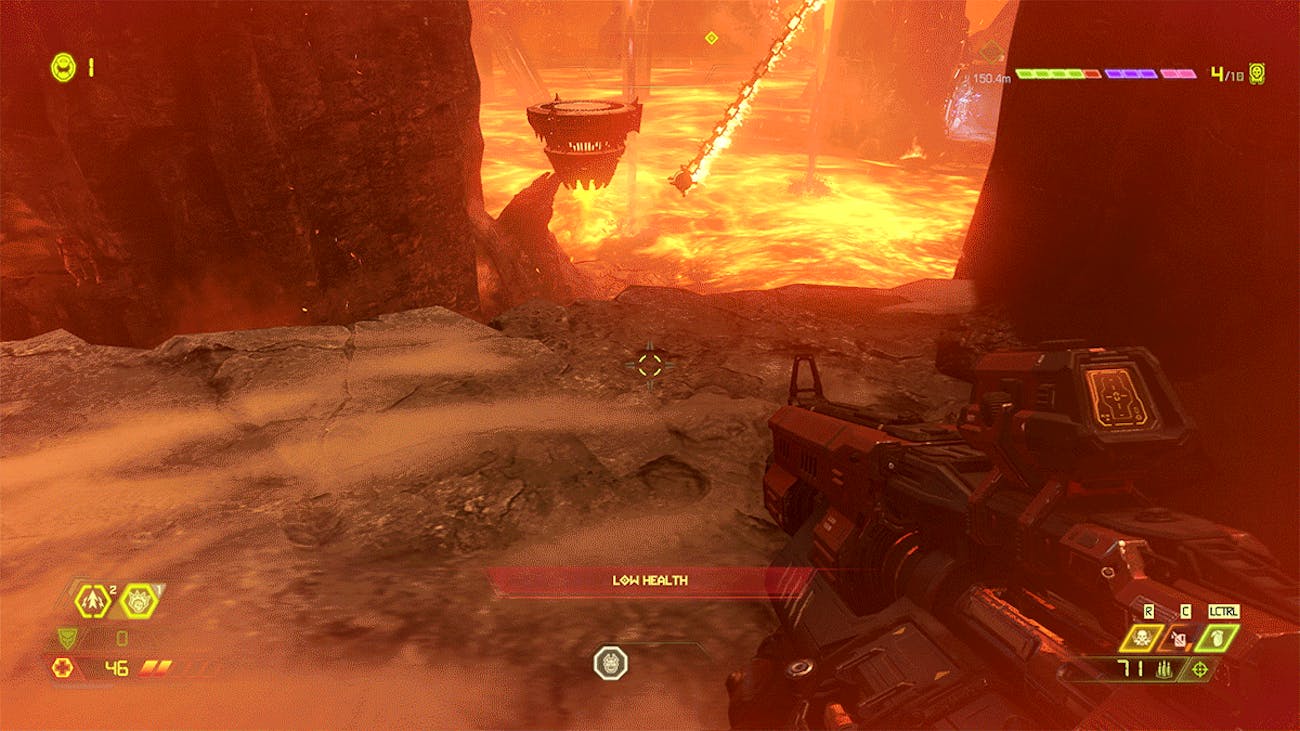Select the health cross icon next to 46
Viewport: 1300px width, 731px height.
tap(62, 667)
